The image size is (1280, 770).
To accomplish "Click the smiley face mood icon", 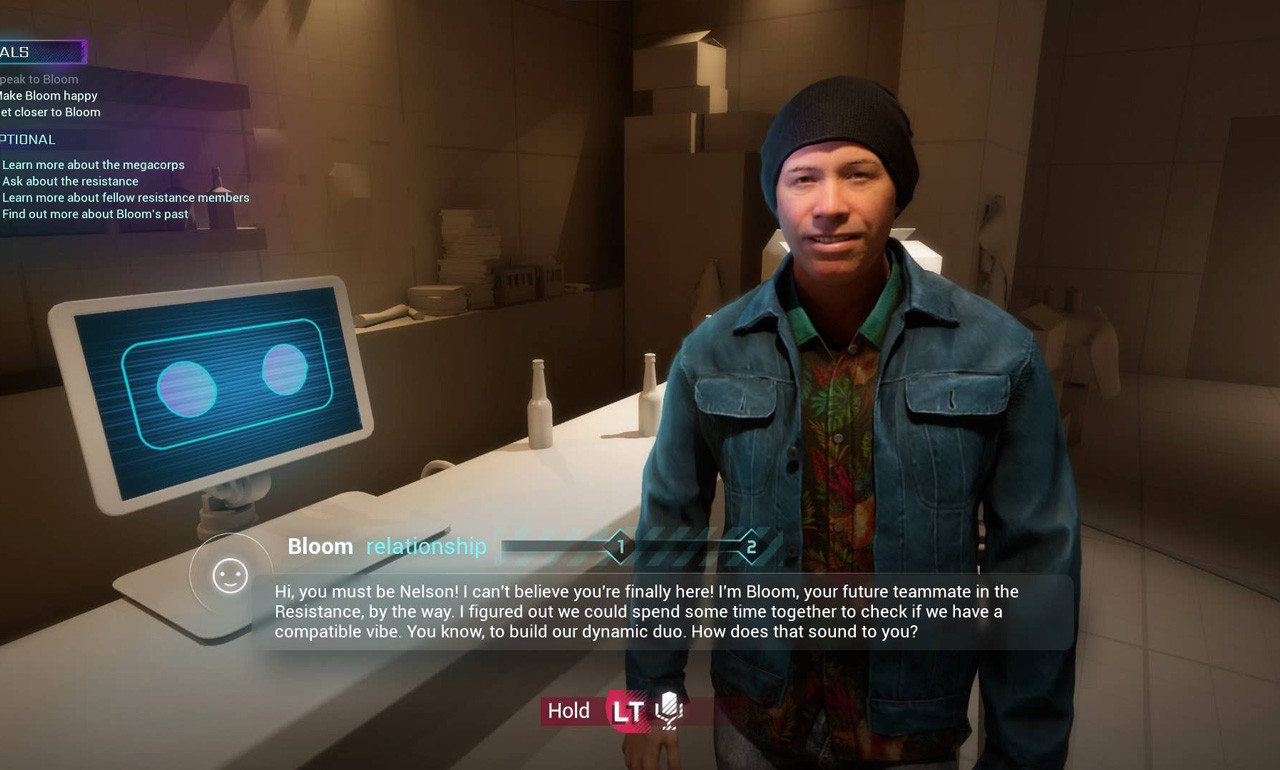I will coord(230,575).
